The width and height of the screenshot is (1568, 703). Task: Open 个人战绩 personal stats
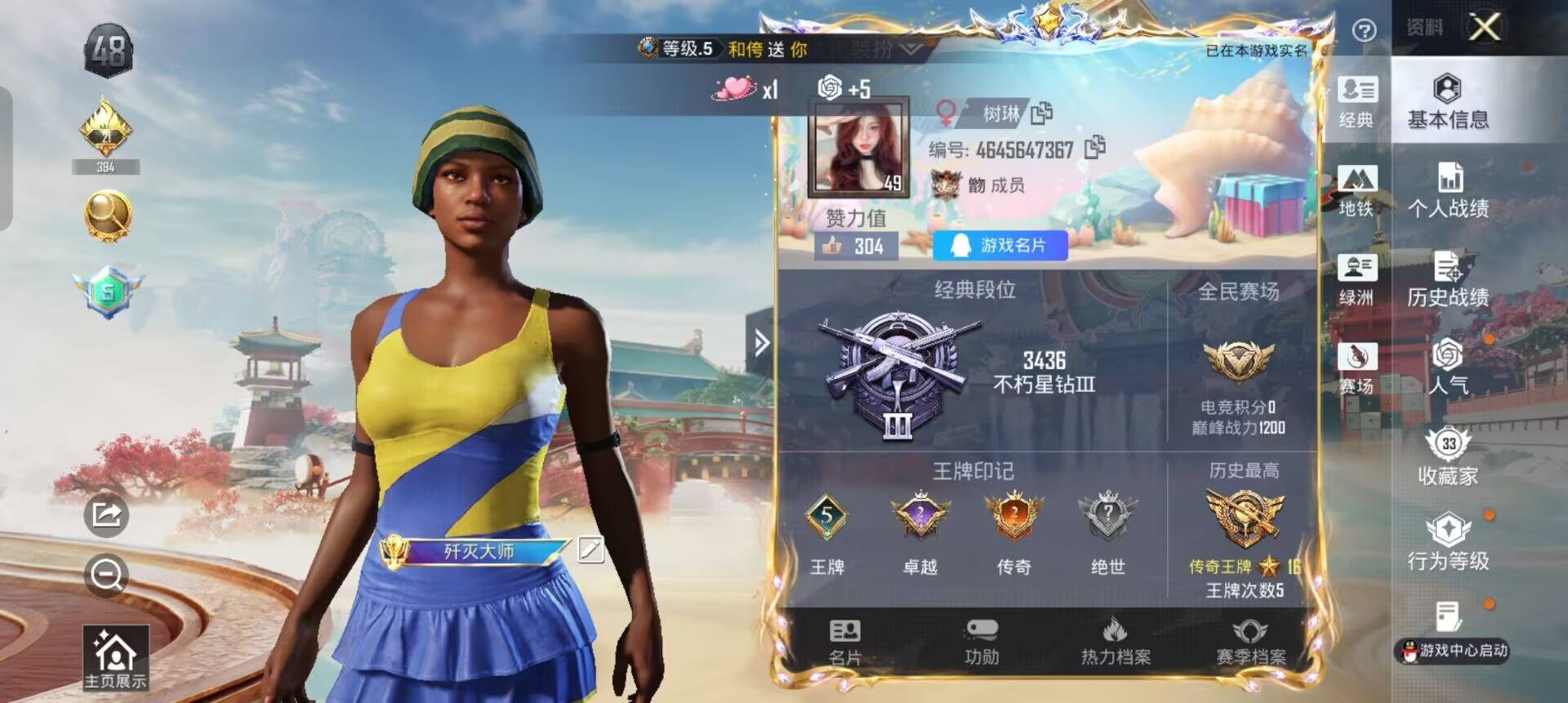(1450, 190)
